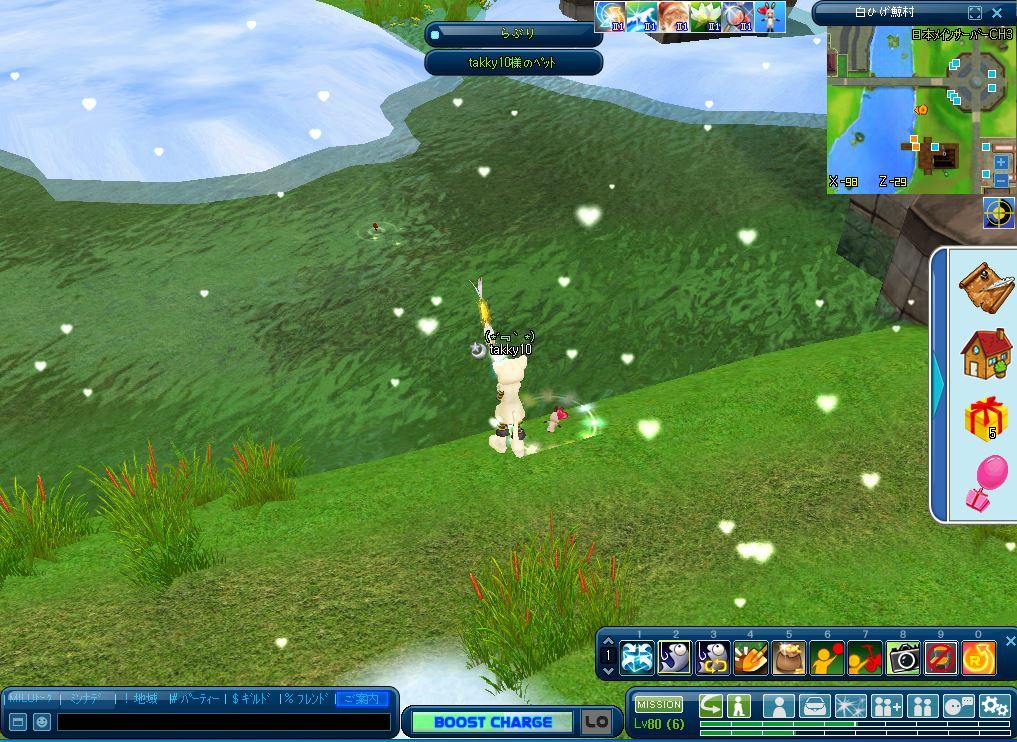Open the house icon in side panel
Viewport: 1017px width, 742px height.
pos(985,353)
